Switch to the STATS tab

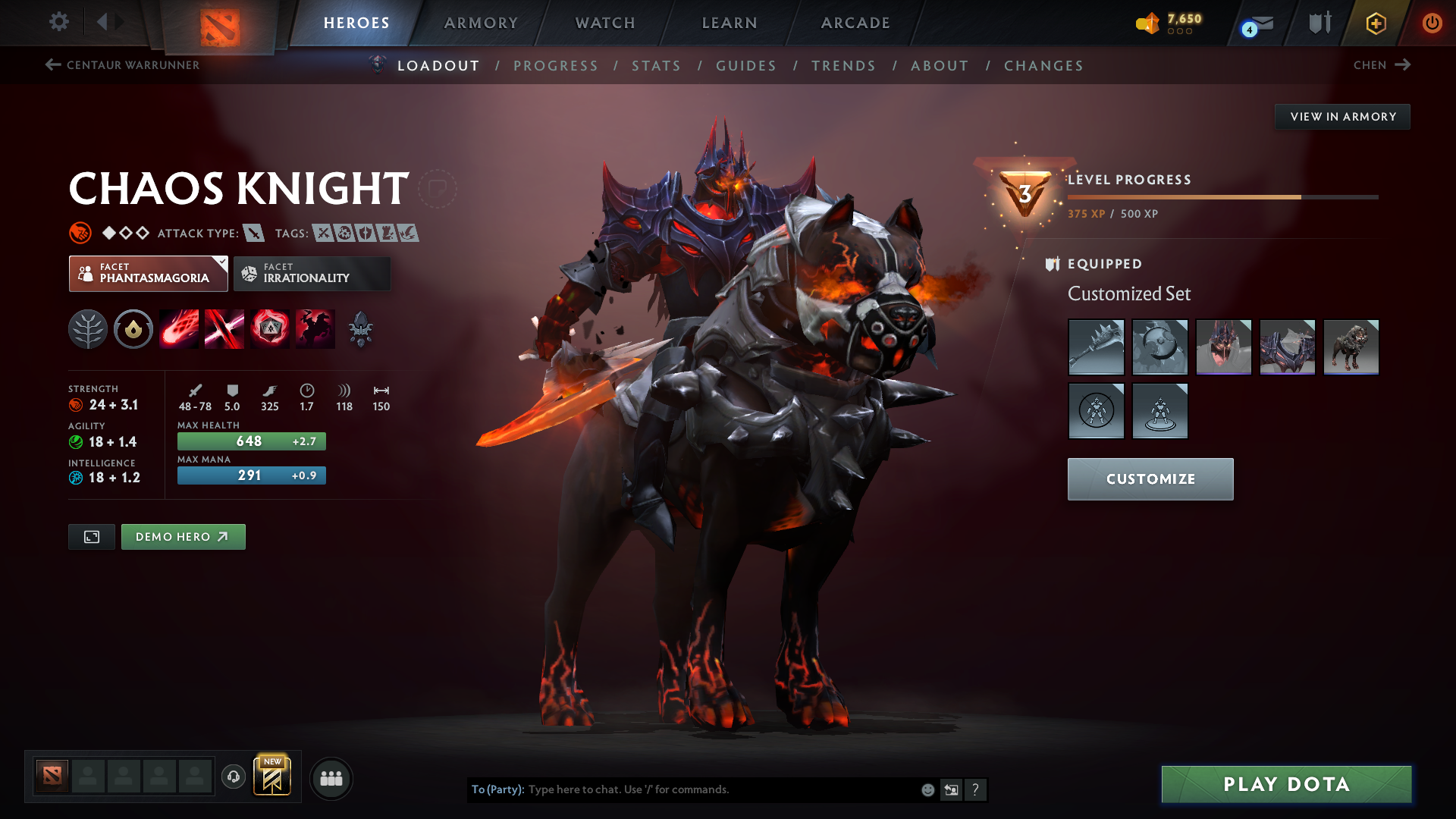click(x=656, y=65)
